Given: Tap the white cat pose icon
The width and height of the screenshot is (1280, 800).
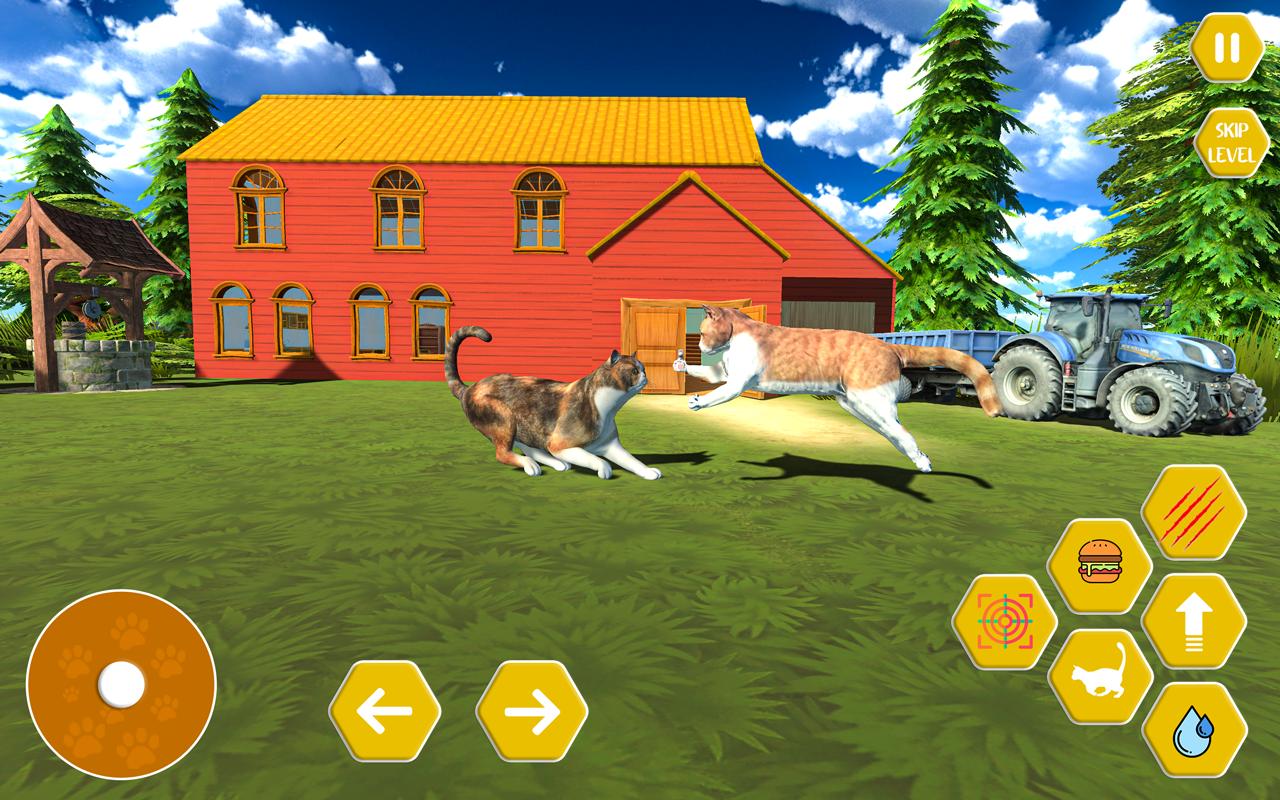Looking at the screenshot, I should [1098, 675].
